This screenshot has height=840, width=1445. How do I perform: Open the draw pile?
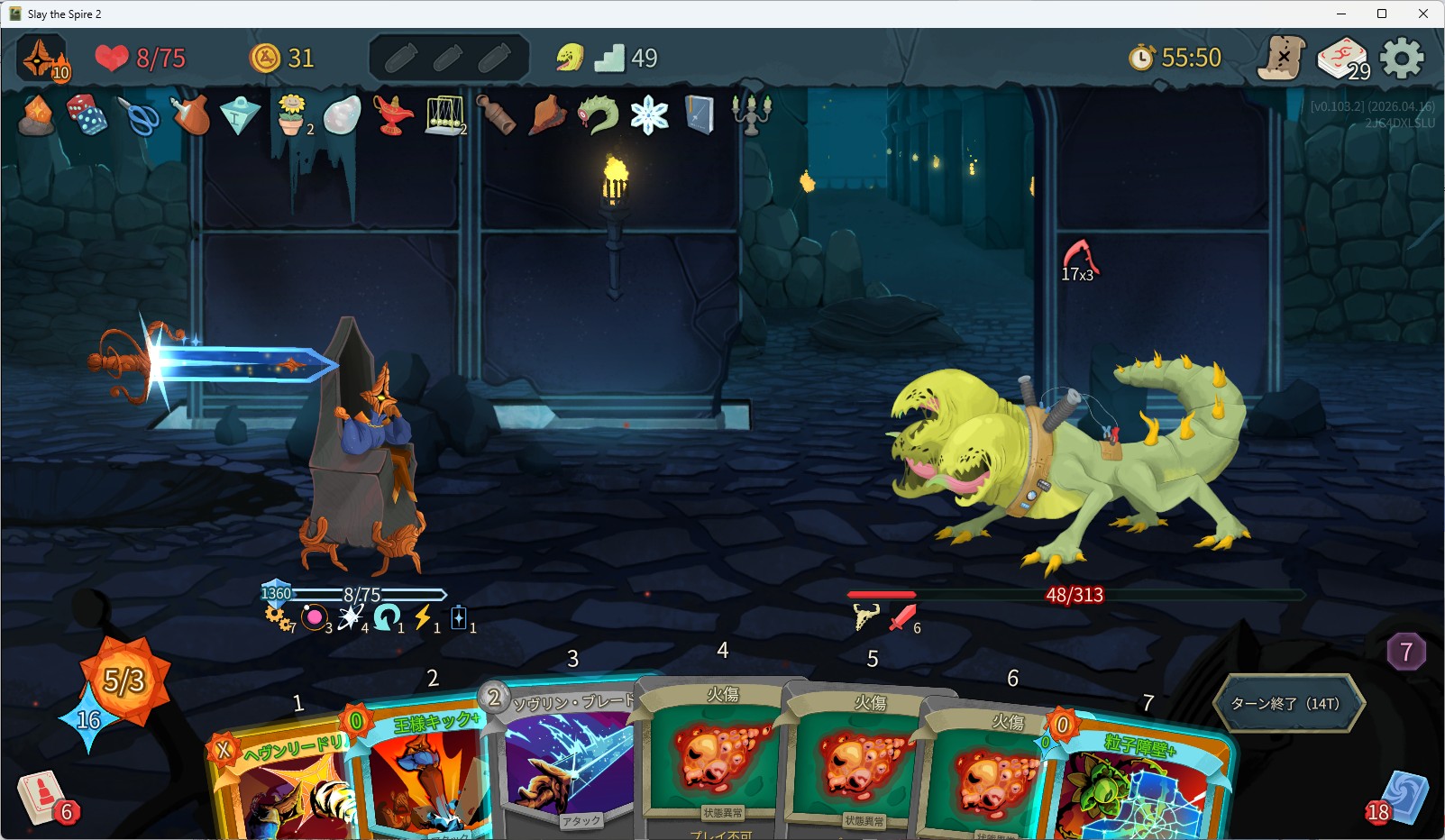[41, 798]
